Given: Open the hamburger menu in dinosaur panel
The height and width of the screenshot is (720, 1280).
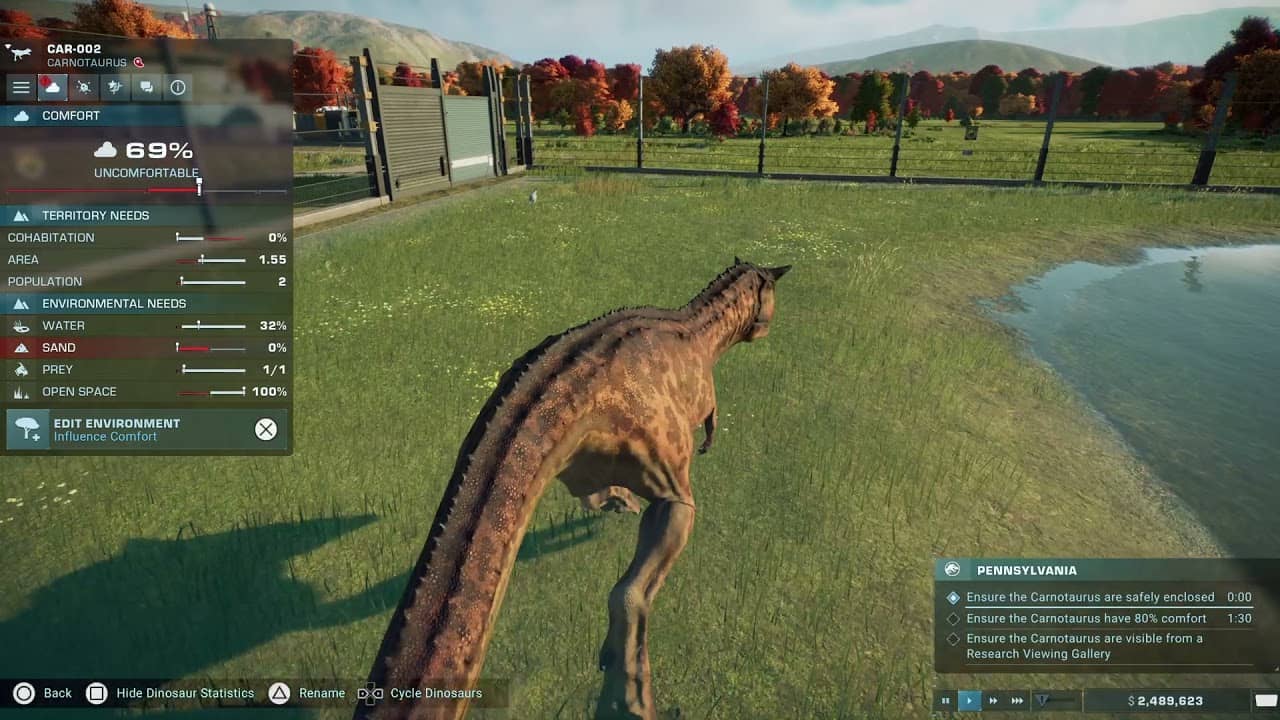Looking at the screenshot, I should (21, 87).
